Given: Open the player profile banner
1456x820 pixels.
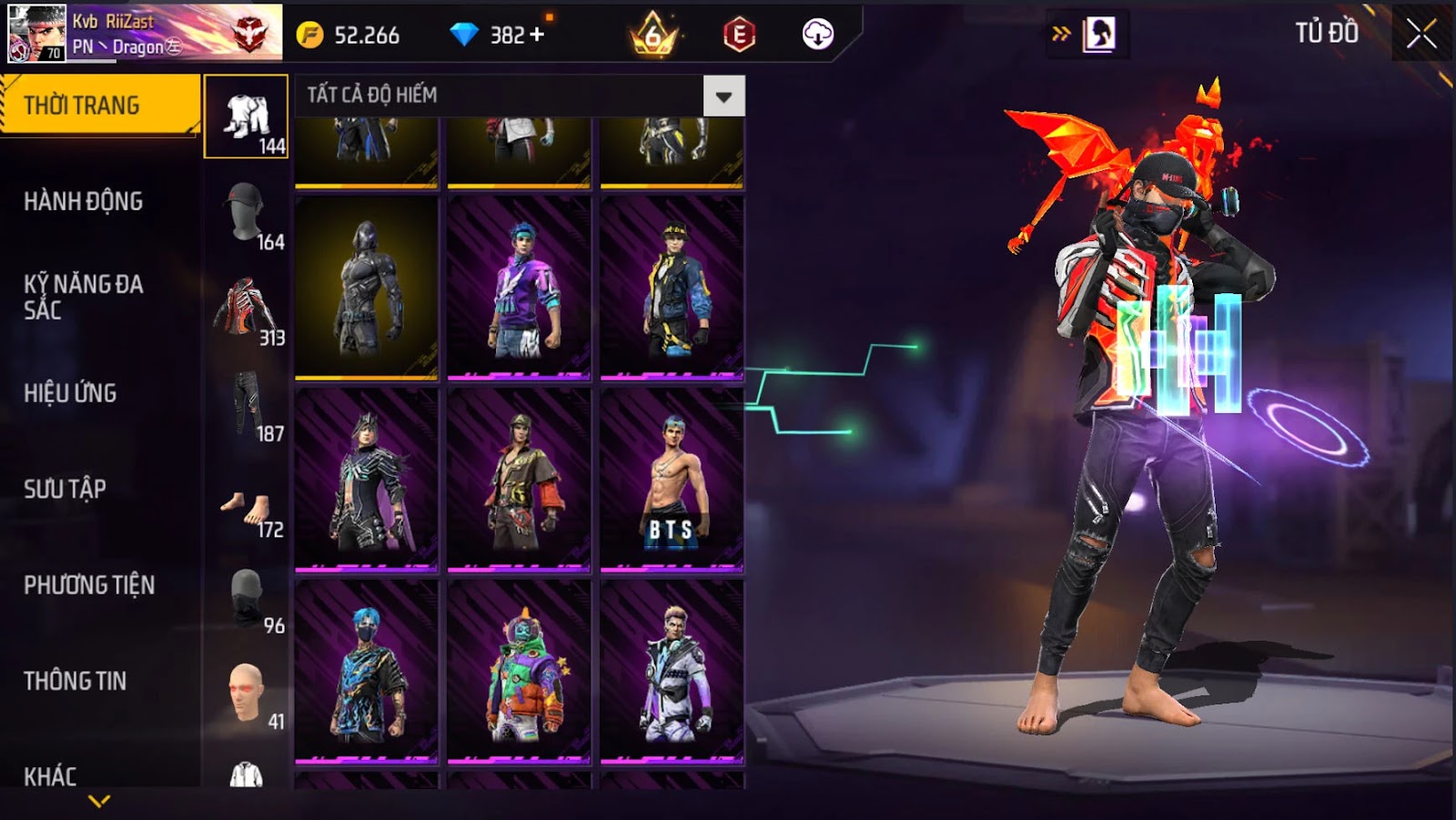Looking at the screenshot, I should [146, 33].
